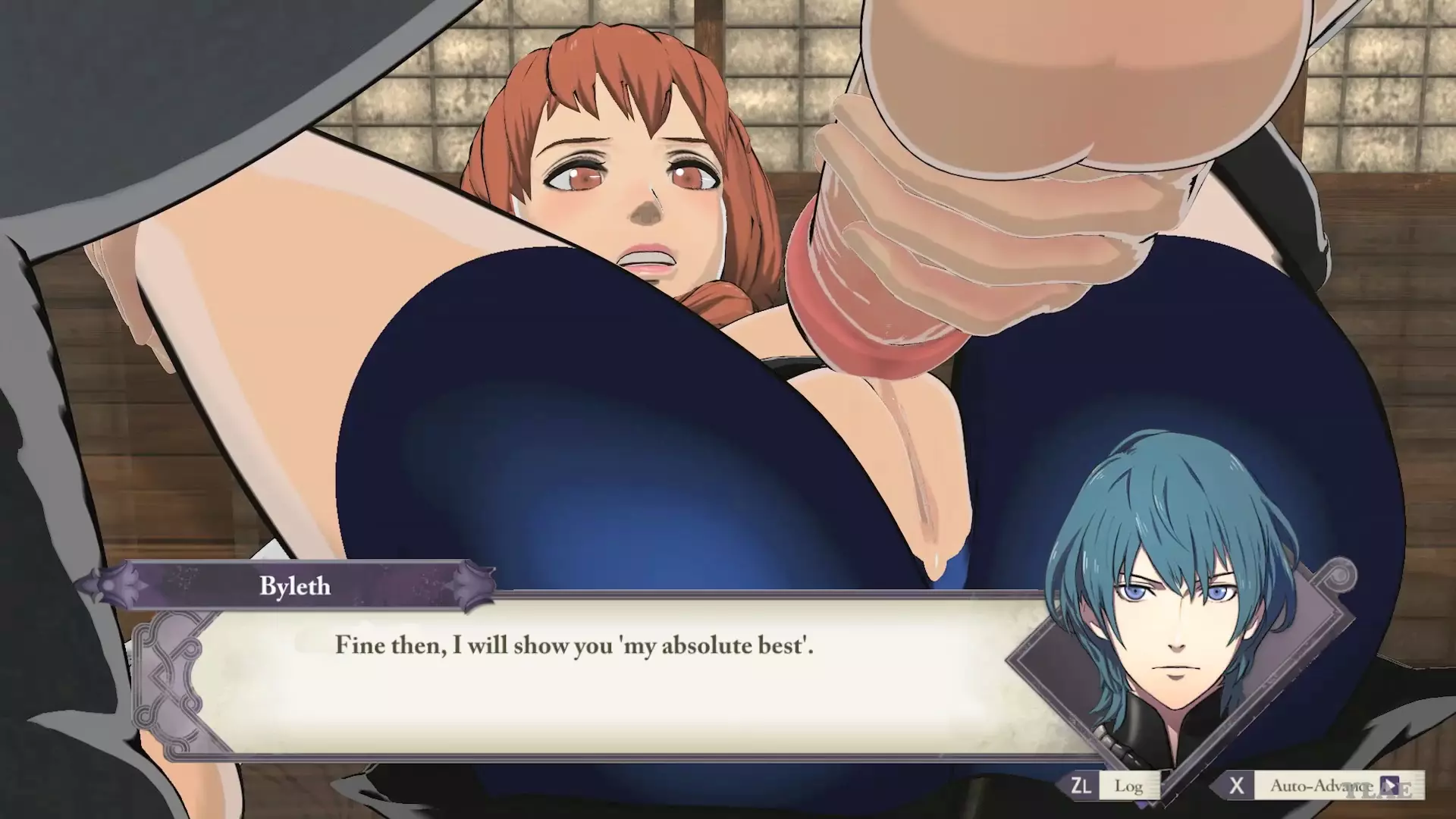1456x819 pixels.
Task: Open the dialogue Log
Action: 1114,786
